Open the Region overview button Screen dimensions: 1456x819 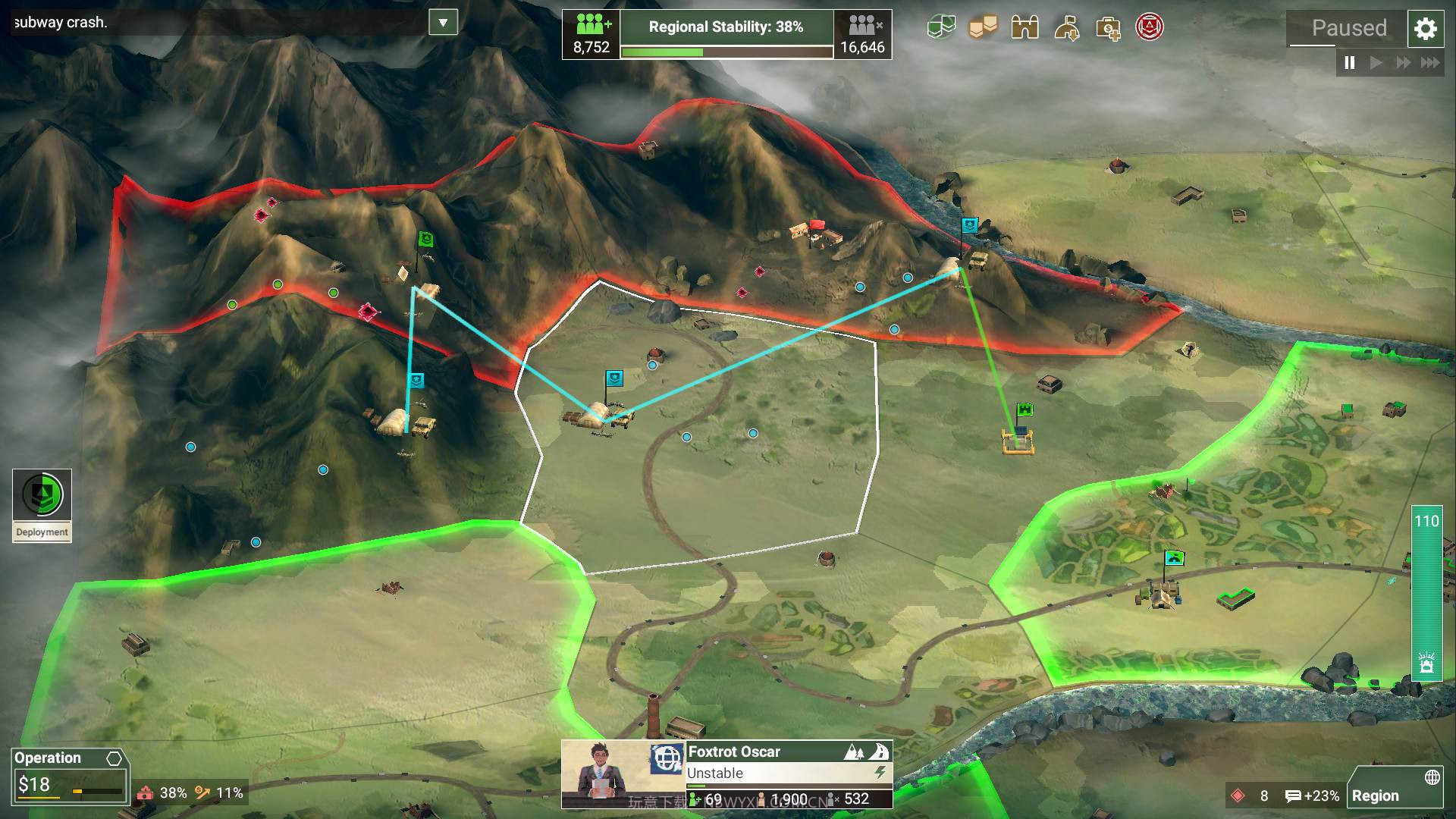pos(1395,789)
